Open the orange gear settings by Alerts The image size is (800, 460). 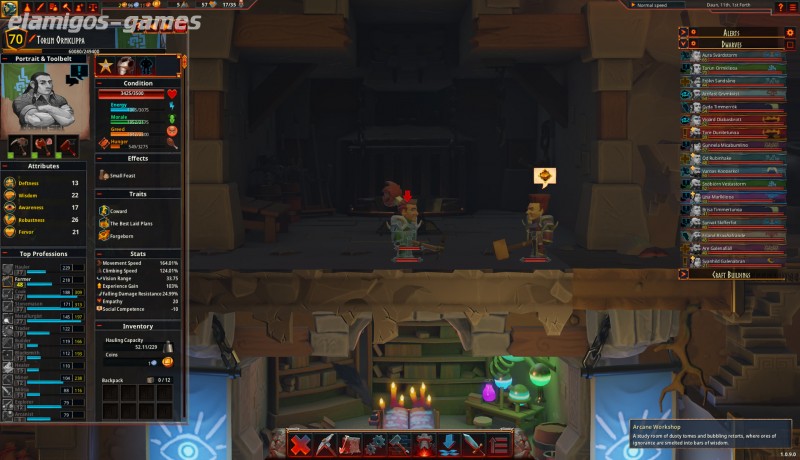789,32
